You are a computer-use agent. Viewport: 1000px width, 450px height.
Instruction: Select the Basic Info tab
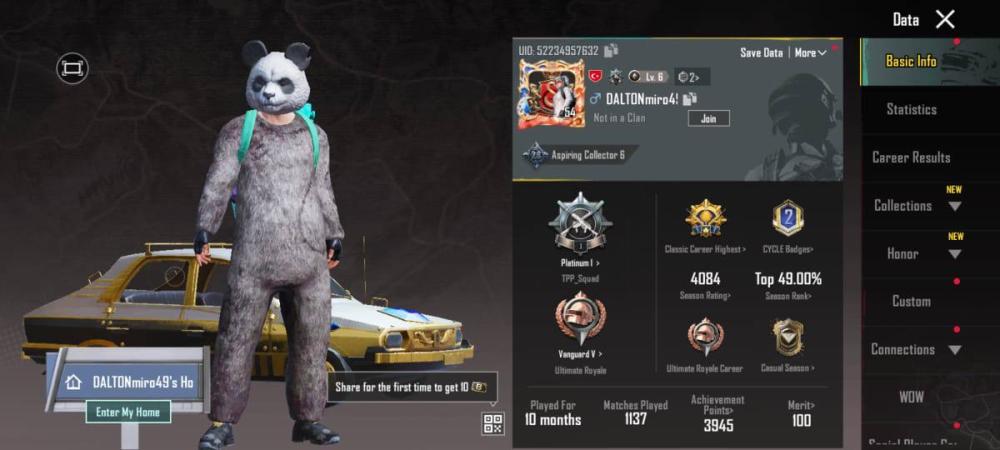pos(911,61)
